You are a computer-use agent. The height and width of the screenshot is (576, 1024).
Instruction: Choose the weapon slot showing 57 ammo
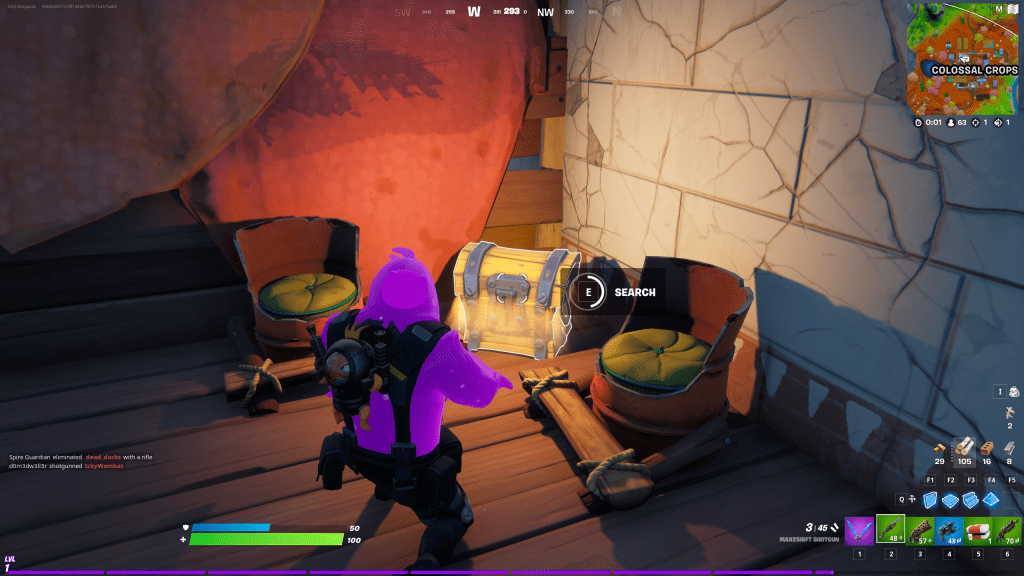pos(920,531)
